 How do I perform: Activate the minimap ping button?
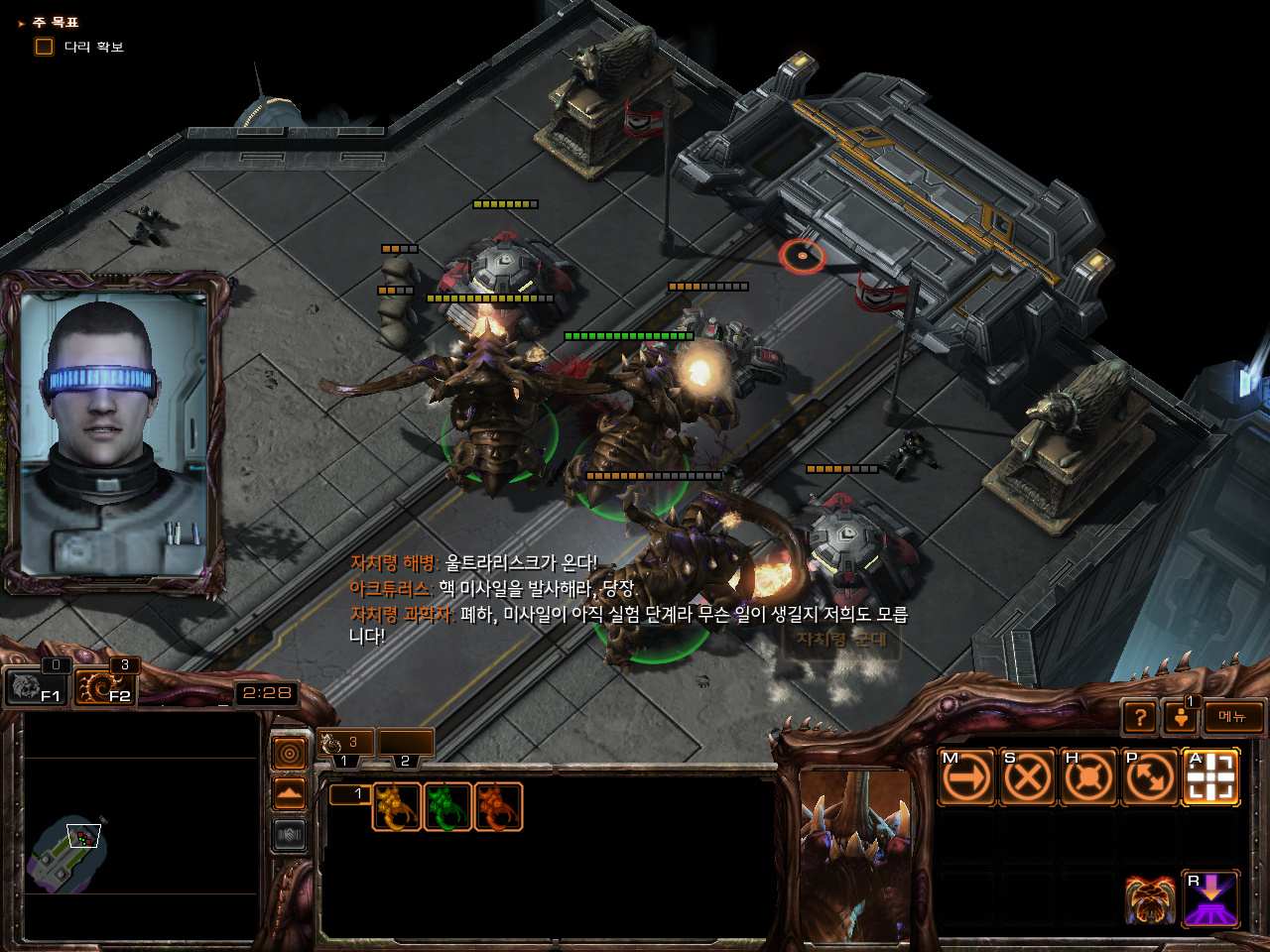coord(290,755)
